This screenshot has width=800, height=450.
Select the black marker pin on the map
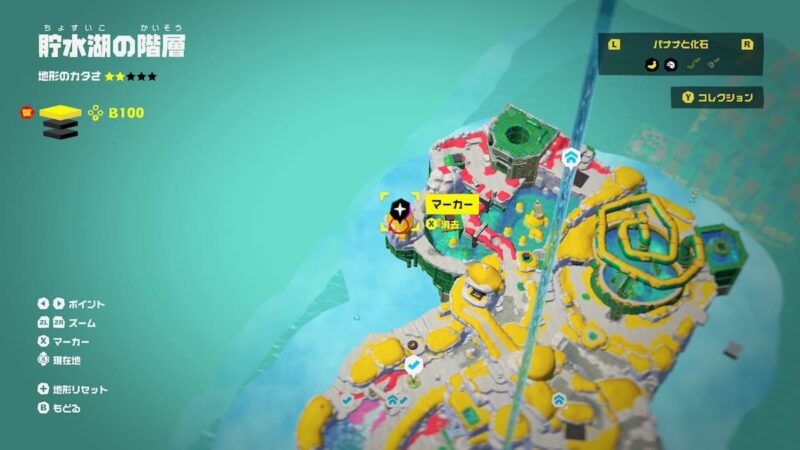tap(400, 209)
